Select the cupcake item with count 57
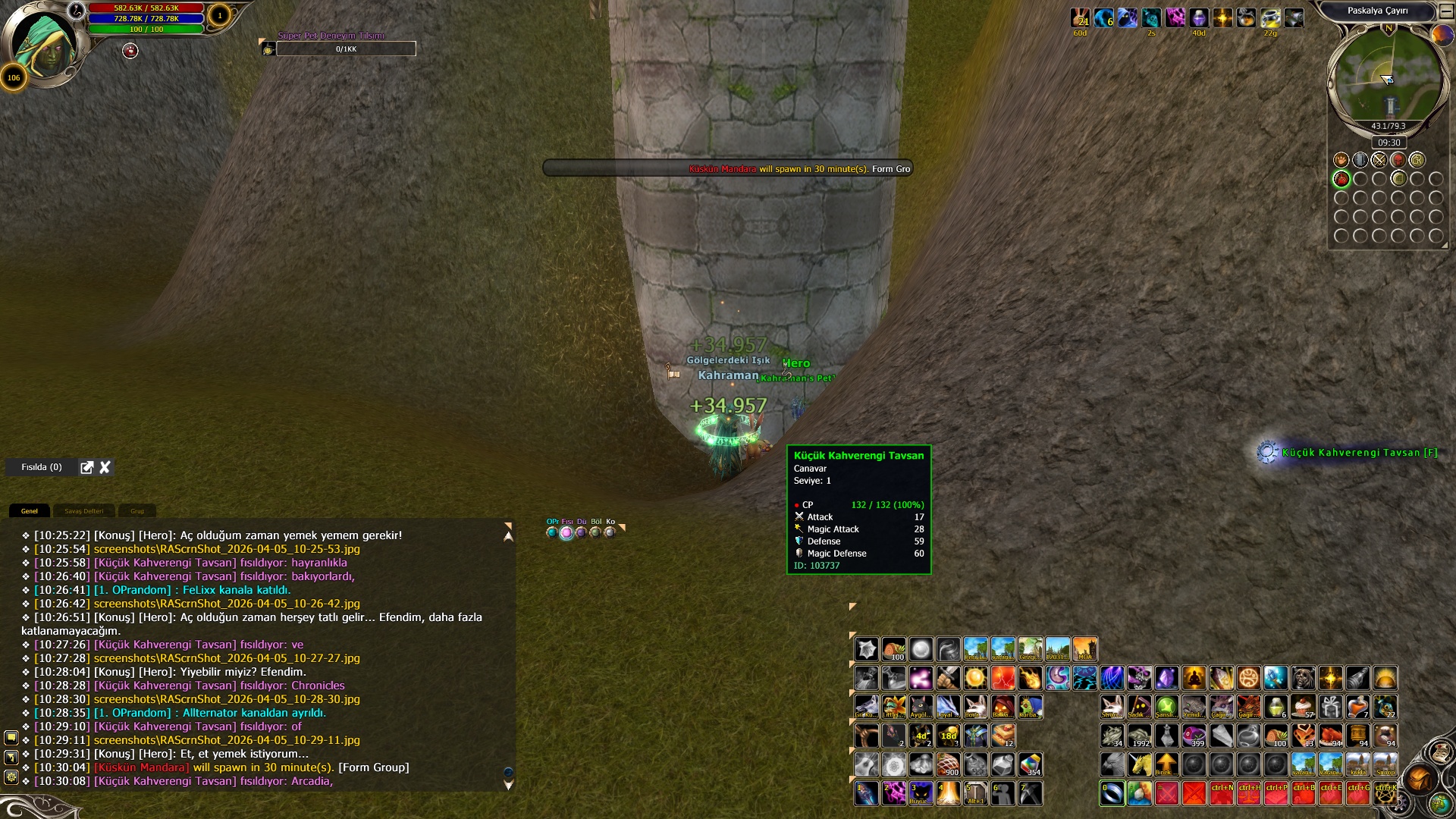This screenshot has height=819, width=1456. (x=1303, y=707)
